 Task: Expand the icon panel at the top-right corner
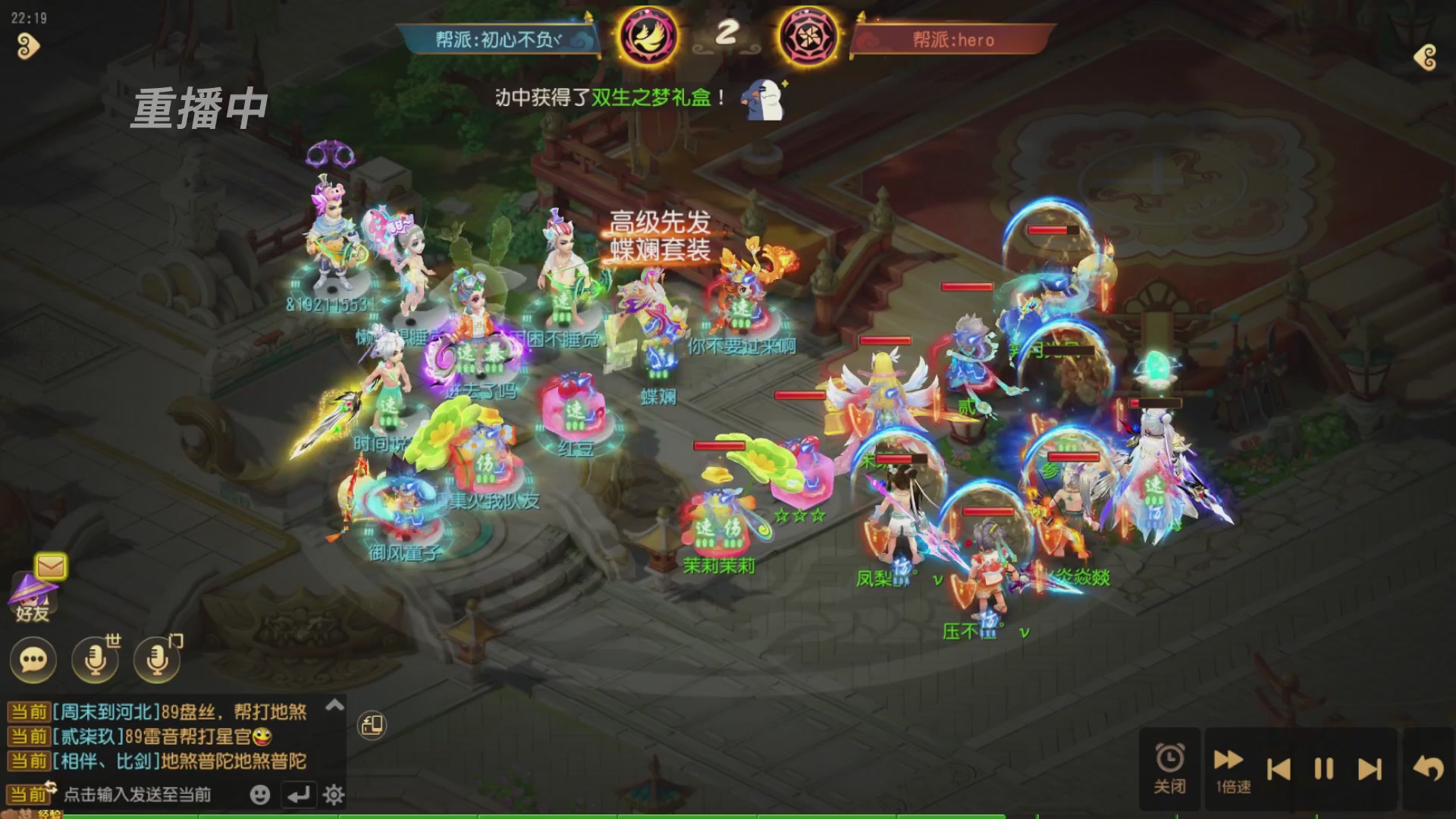(1426, 55)
